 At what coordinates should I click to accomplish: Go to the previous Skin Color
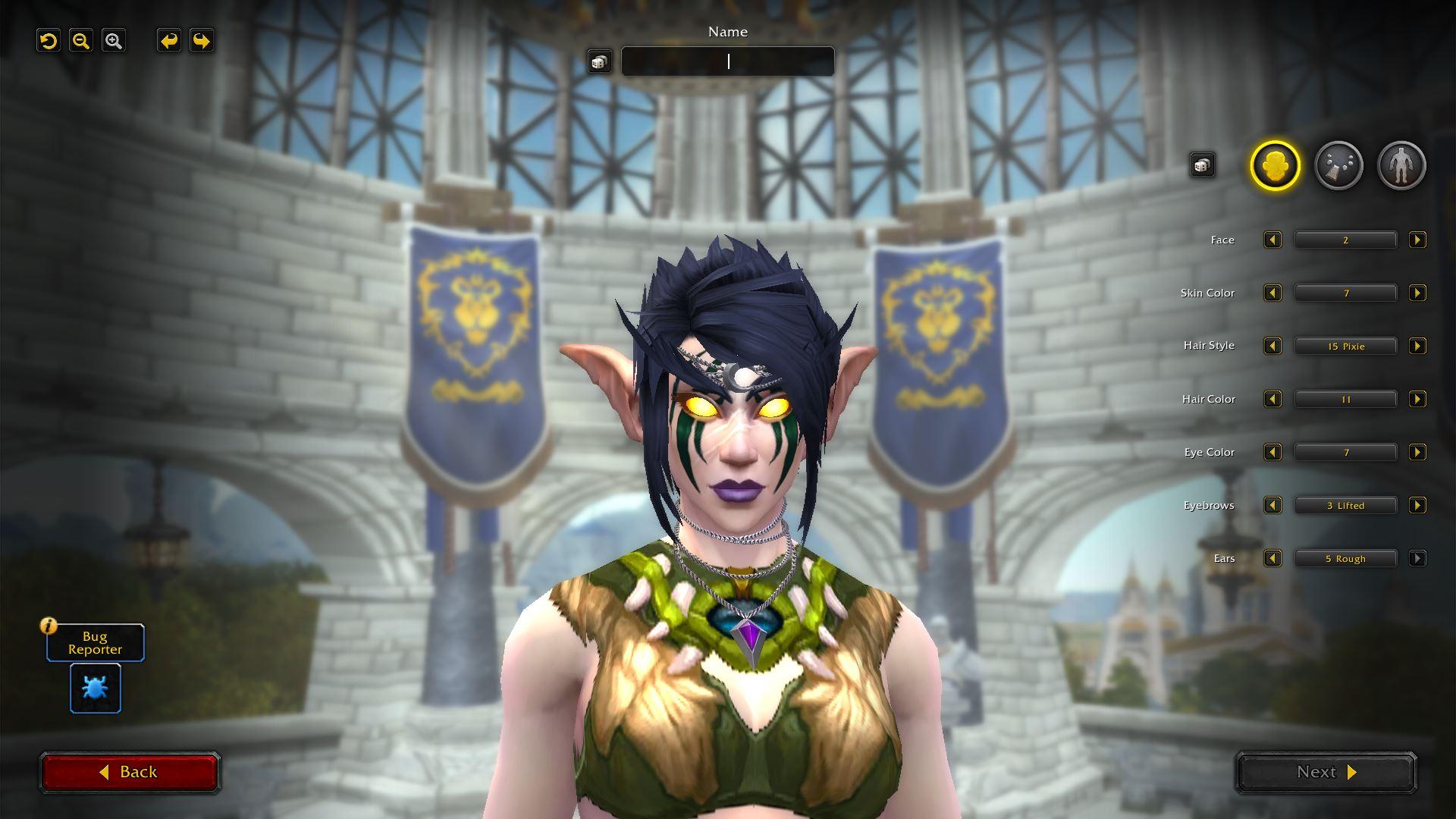coord(1272,293)
